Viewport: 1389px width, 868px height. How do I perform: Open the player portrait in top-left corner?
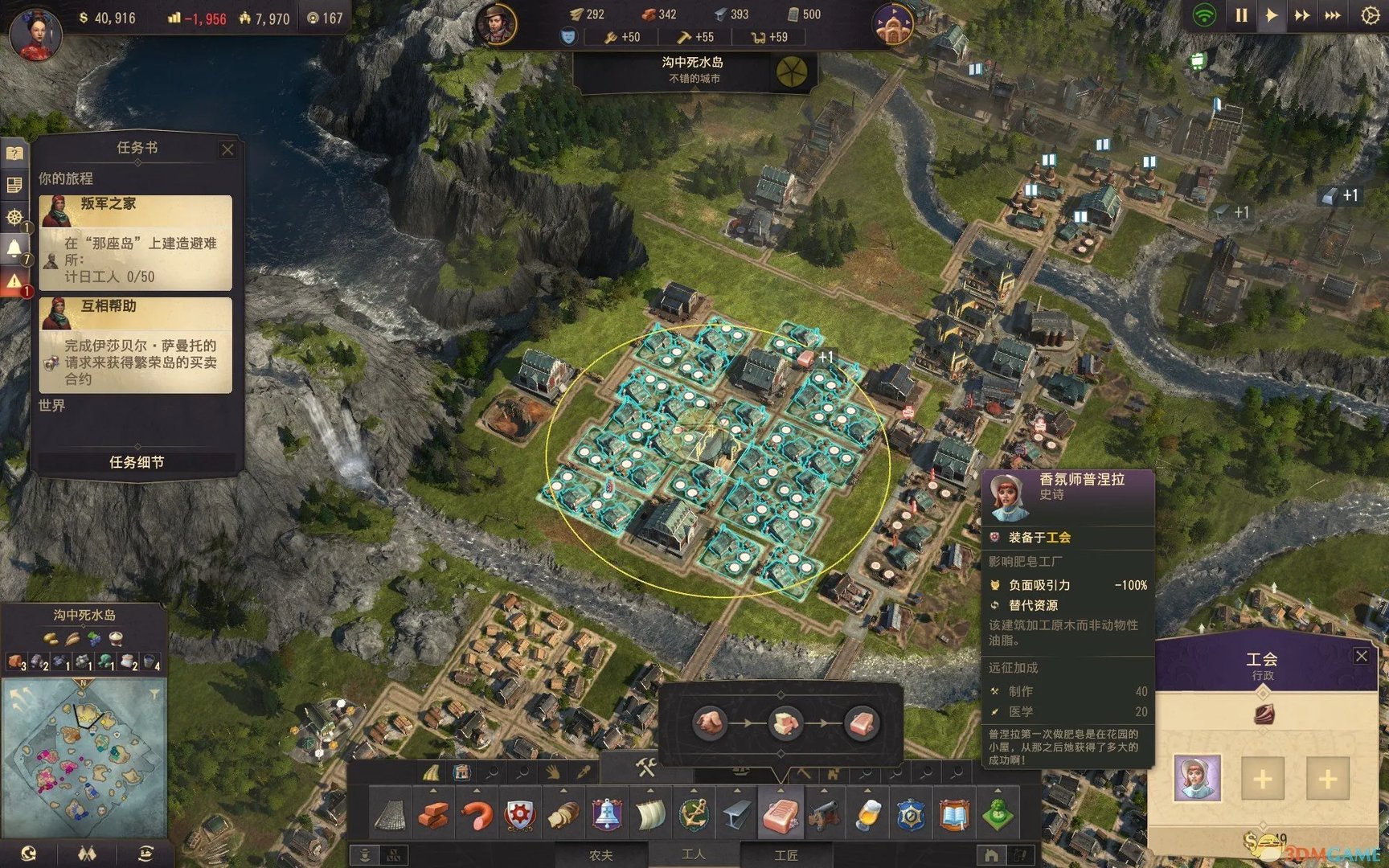35,32
